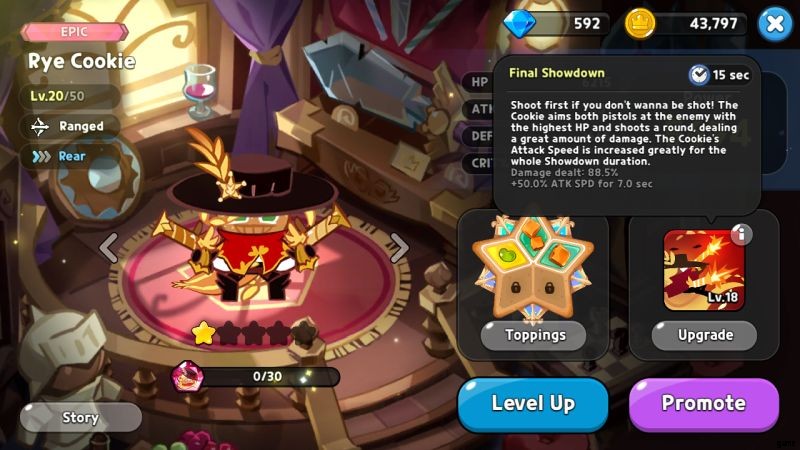
Task: Show the previous cookie with left arrow
Action: point(110,246)
